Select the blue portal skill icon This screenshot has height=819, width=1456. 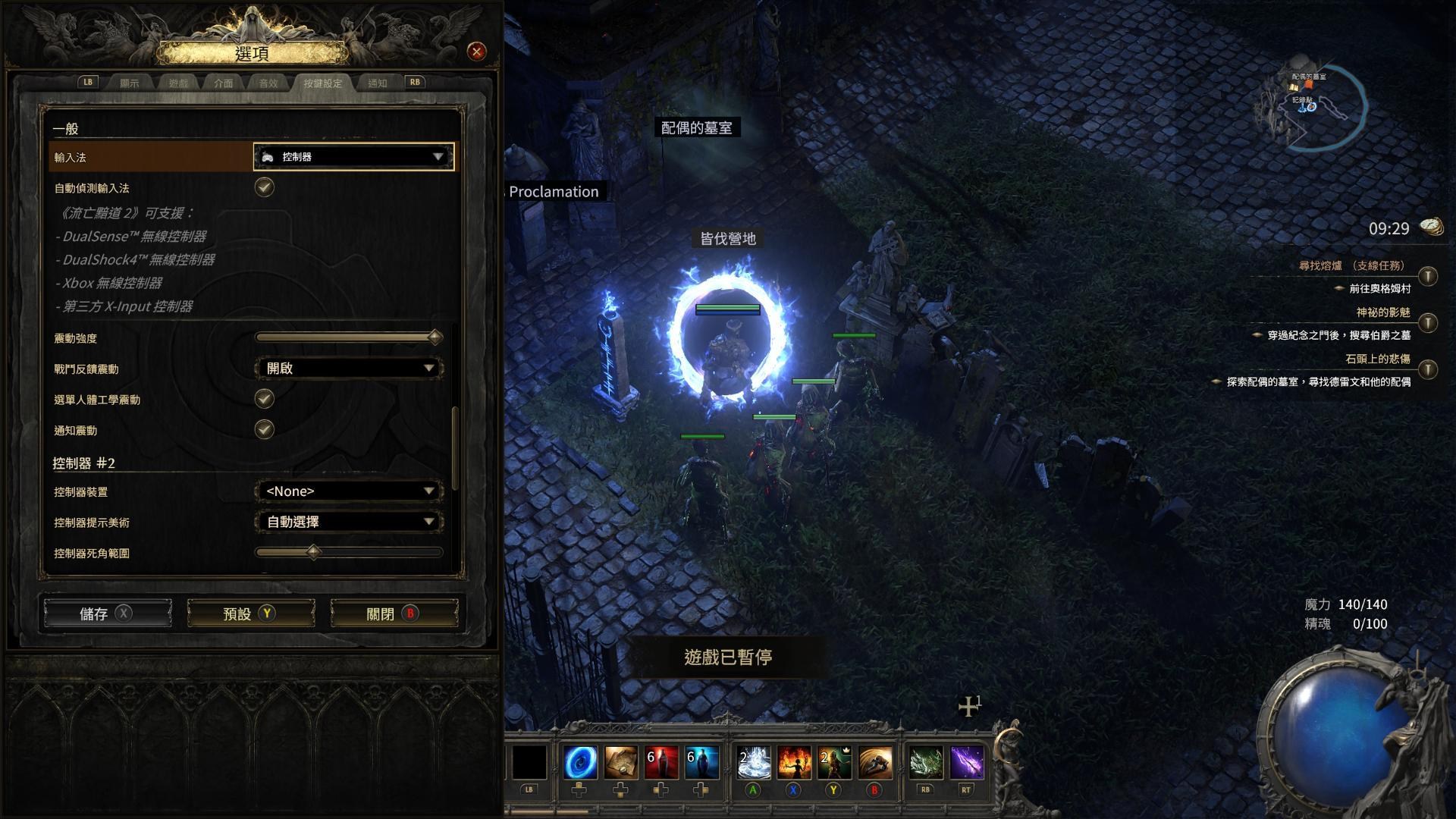coord(580,762)
